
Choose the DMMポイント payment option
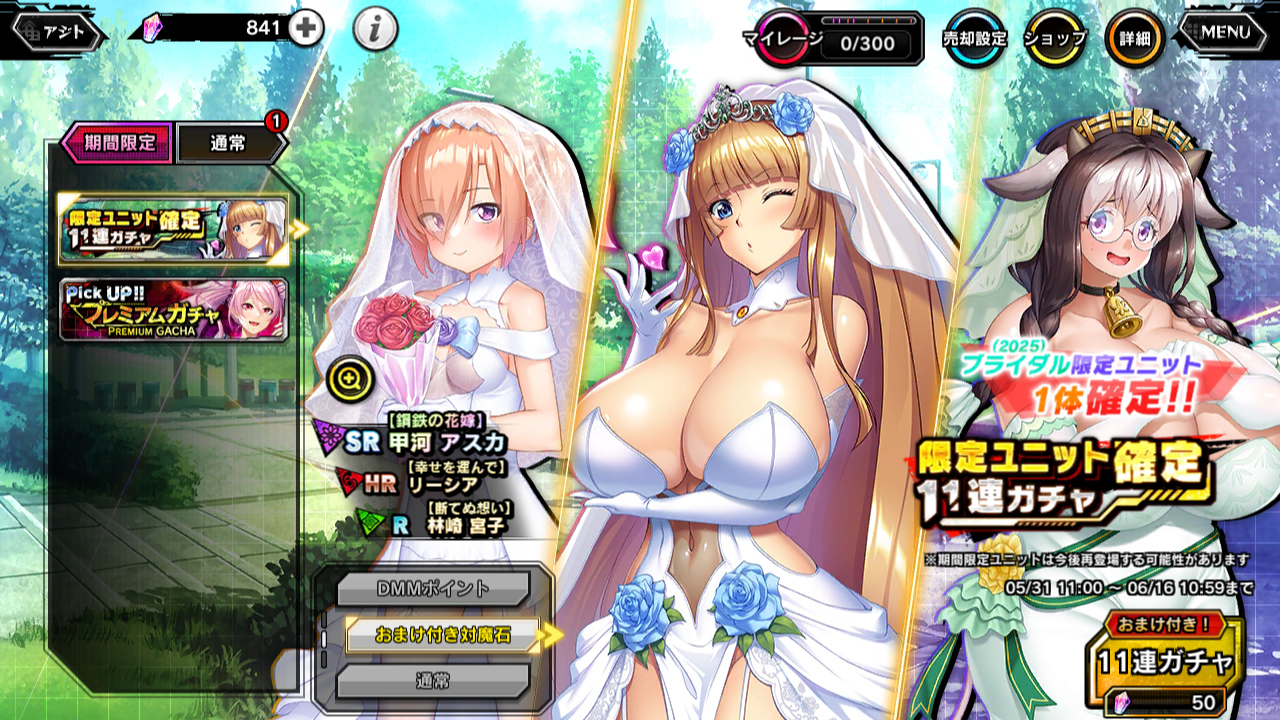pyautogui.click(x=431, y=589)
